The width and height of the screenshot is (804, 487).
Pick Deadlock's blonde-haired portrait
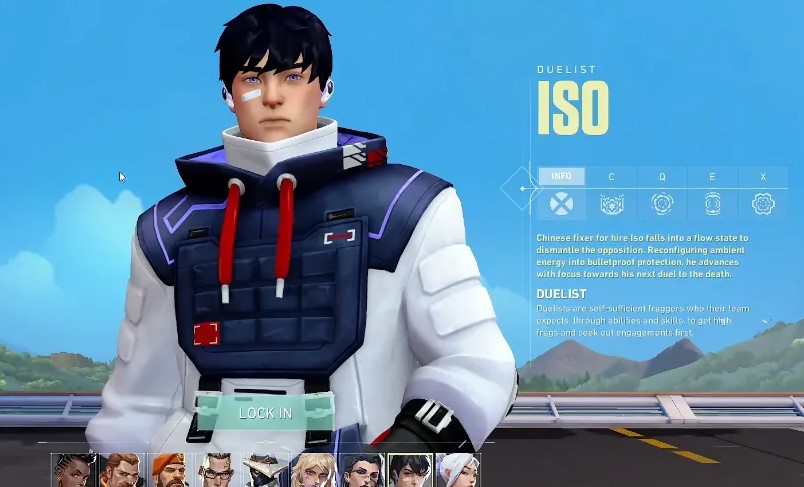point(313,470)
